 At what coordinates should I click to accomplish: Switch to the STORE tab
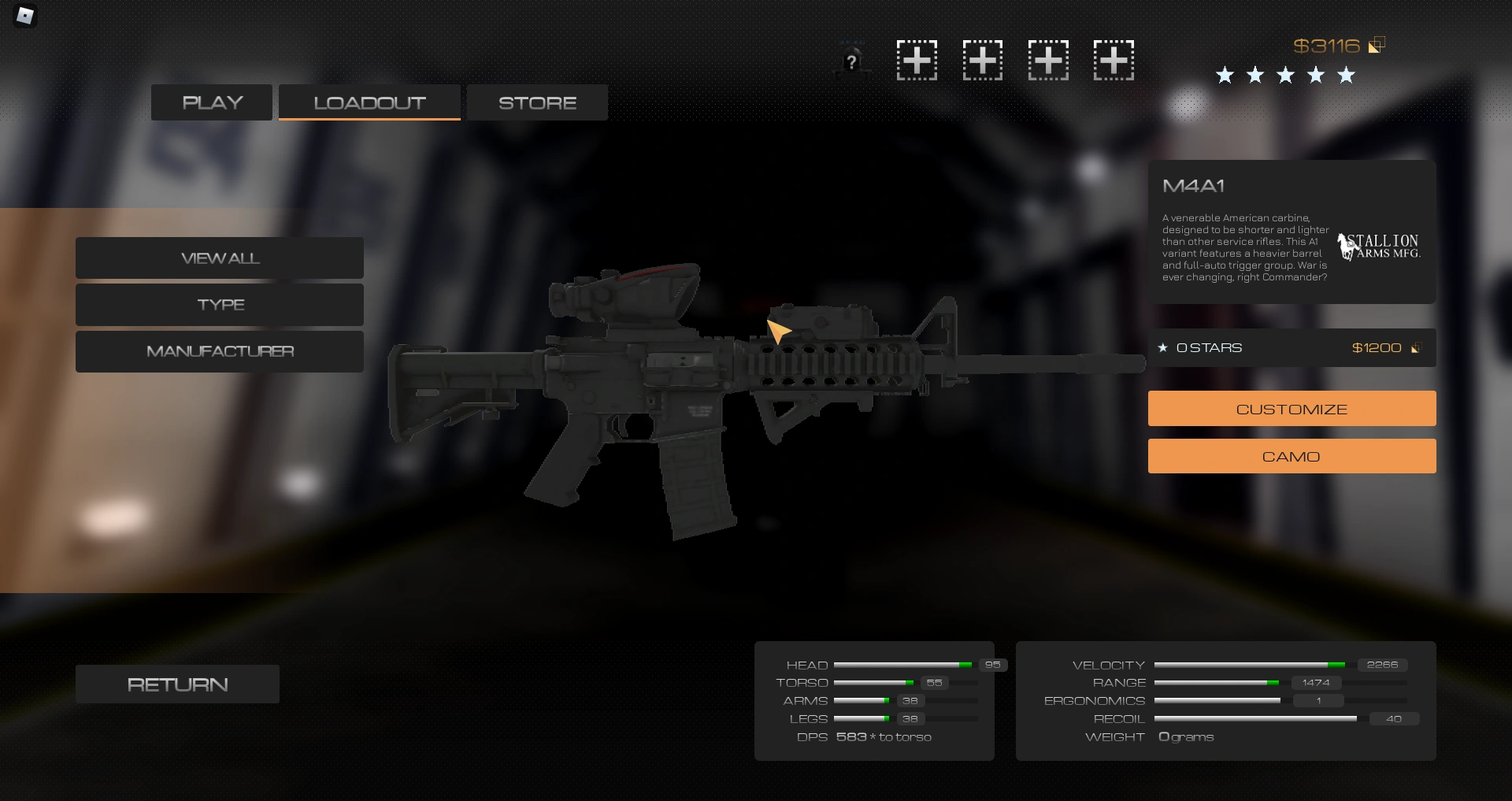pyautogui.click(x=536, y=102)
